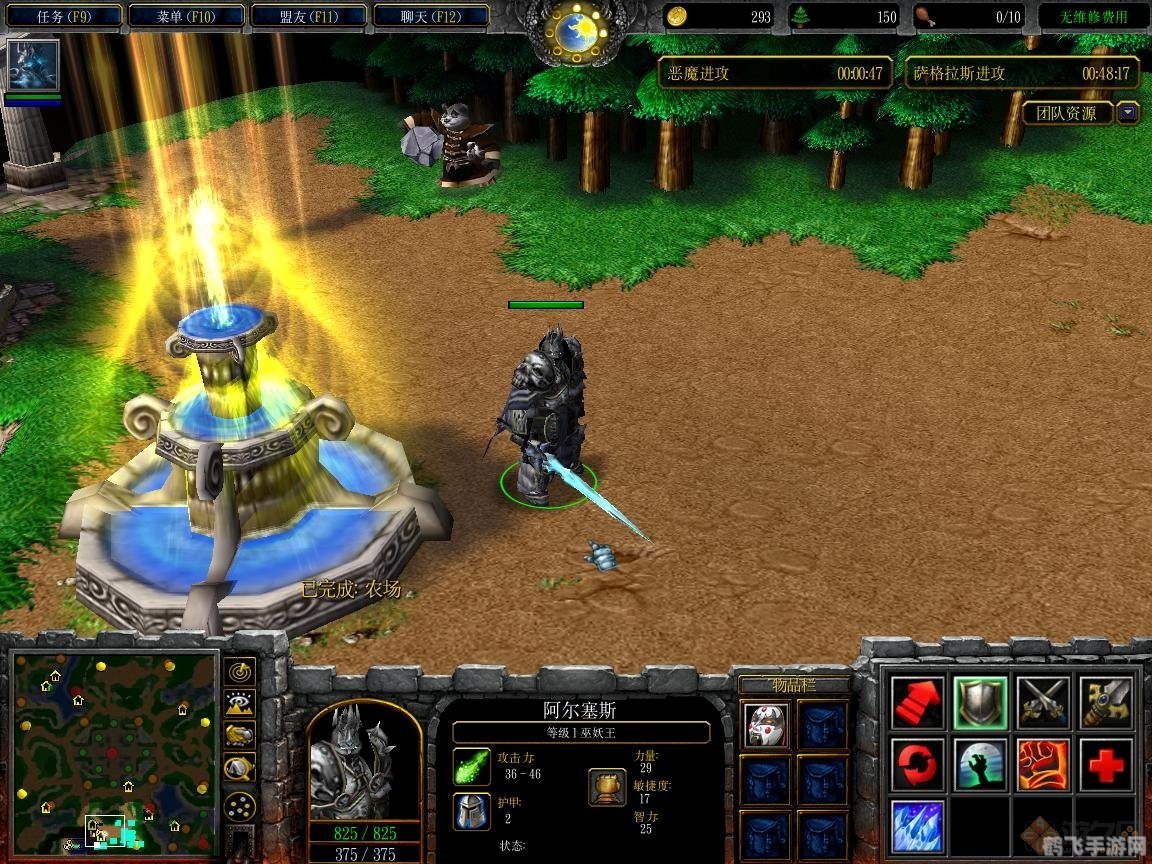
Task: Activate the highlighted shield command
Action: (980, 701)
